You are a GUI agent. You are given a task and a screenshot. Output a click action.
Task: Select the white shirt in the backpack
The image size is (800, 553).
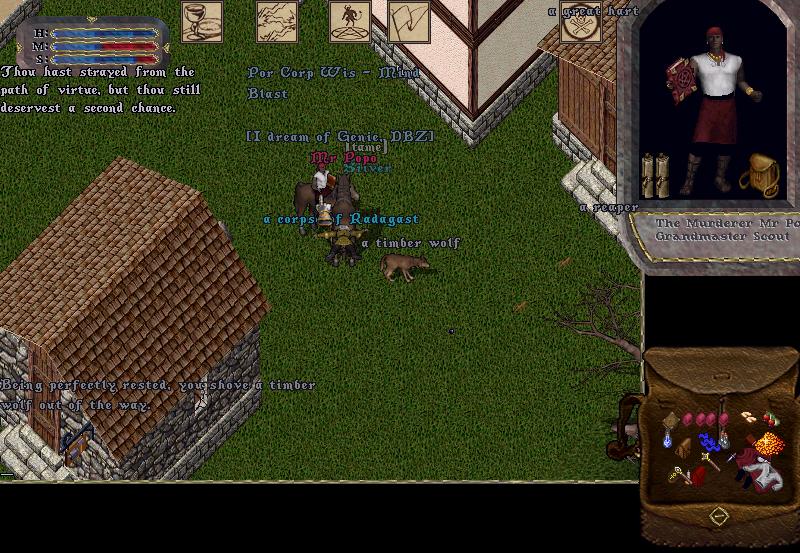click(x=765, y=473)
